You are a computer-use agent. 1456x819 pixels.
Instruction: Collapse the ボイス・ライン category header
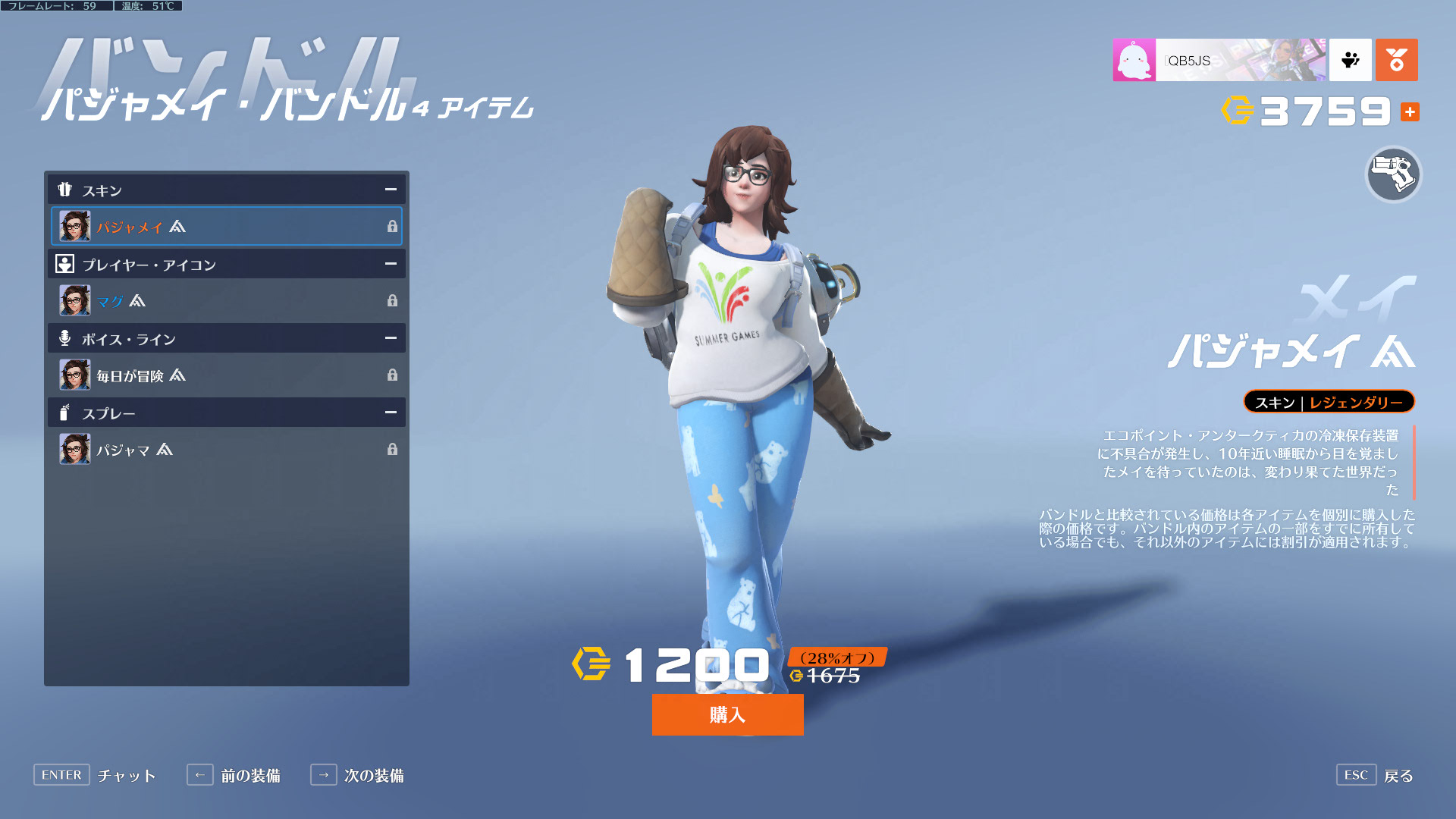(391, 338)
